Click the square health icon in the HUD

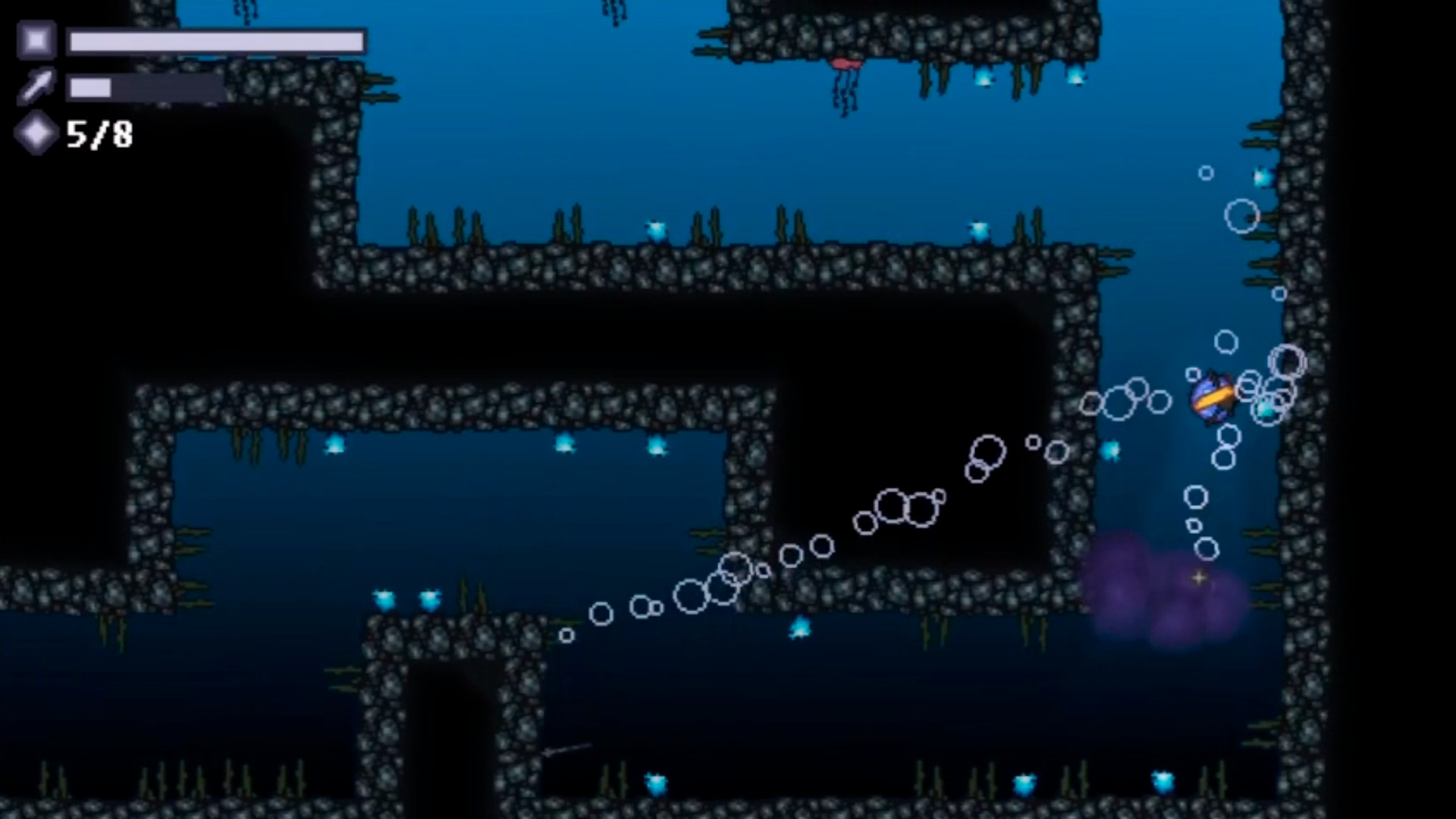click(x=36, y=39)
